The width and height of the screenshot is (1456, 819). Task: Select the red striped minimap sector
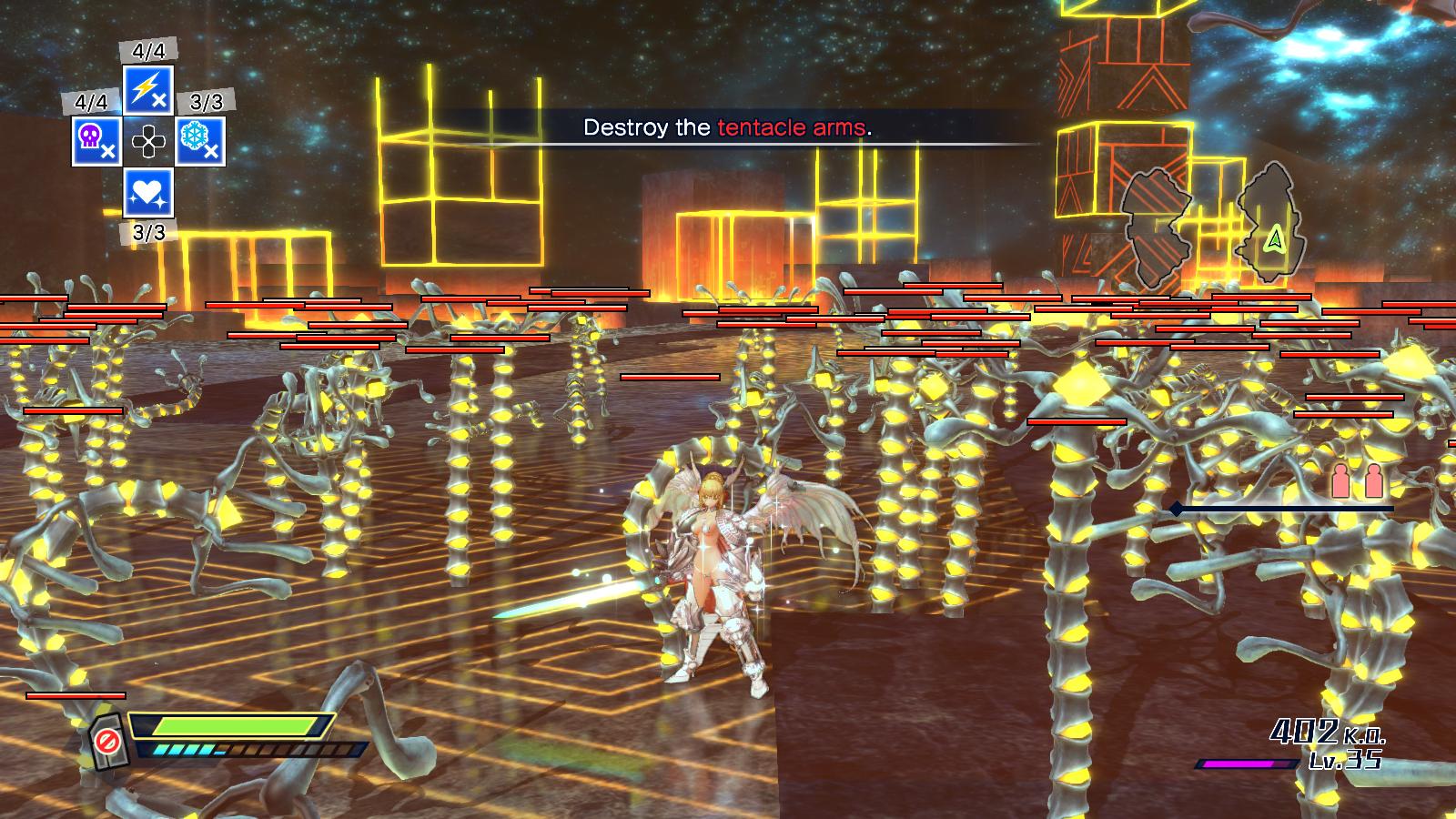point(1155,227)
